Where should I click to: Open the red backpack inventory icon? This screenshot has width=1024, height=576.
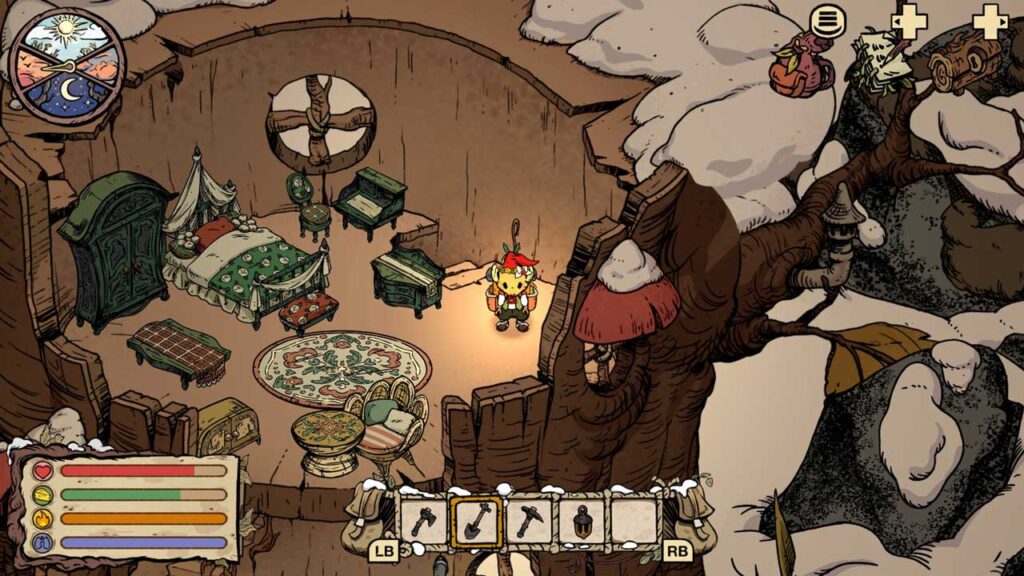pyautogui.click(x=800, y=68)
